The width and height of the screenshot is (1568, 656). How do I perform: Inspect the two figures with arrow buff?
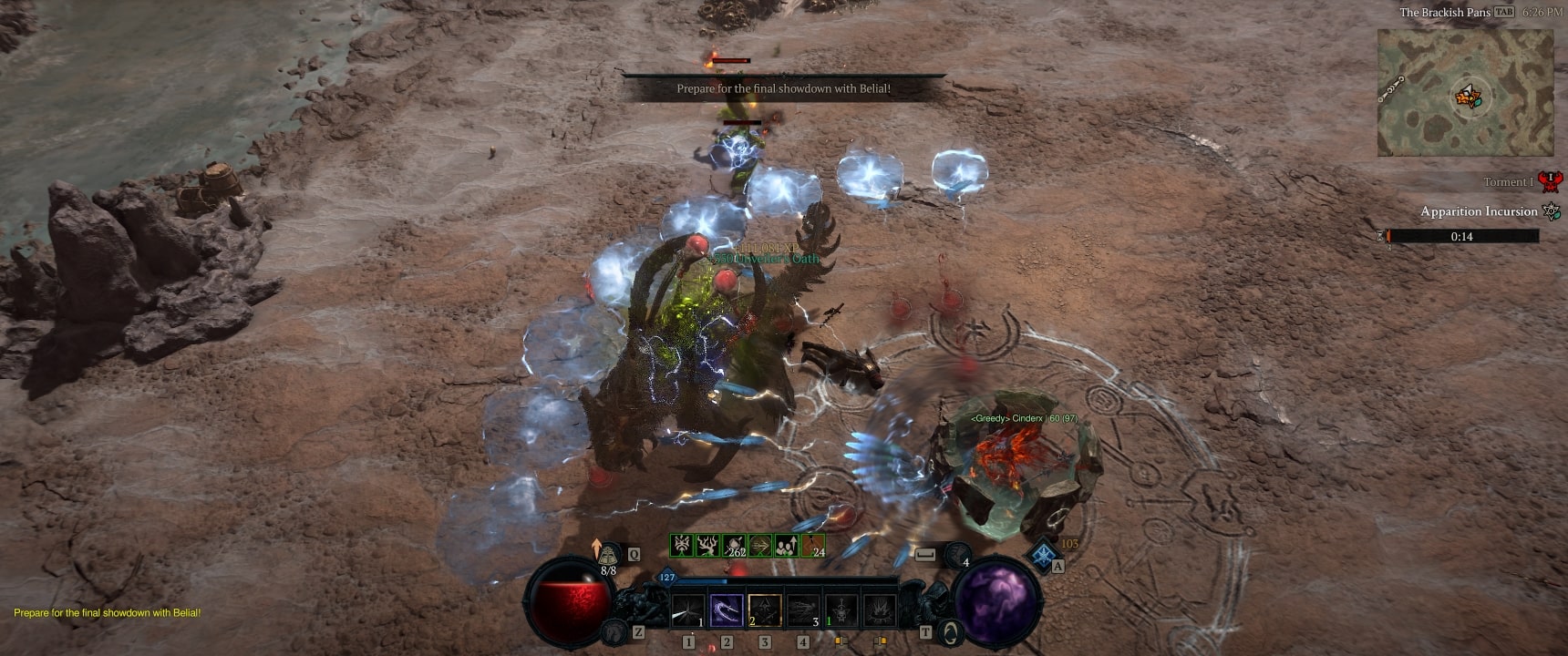787,546
